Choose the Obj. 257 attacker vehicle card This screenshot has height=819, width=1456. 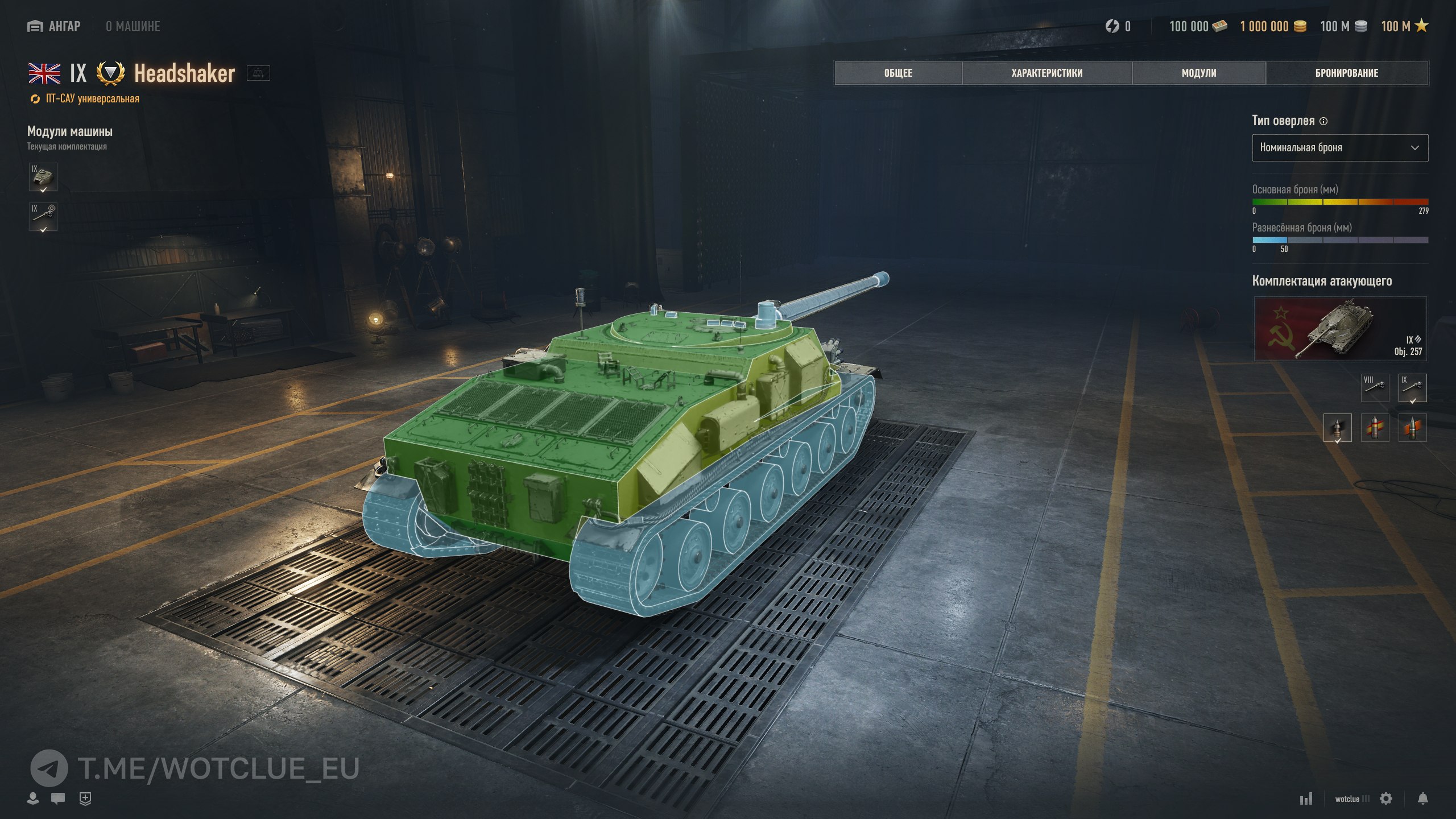coord(1340,329)
